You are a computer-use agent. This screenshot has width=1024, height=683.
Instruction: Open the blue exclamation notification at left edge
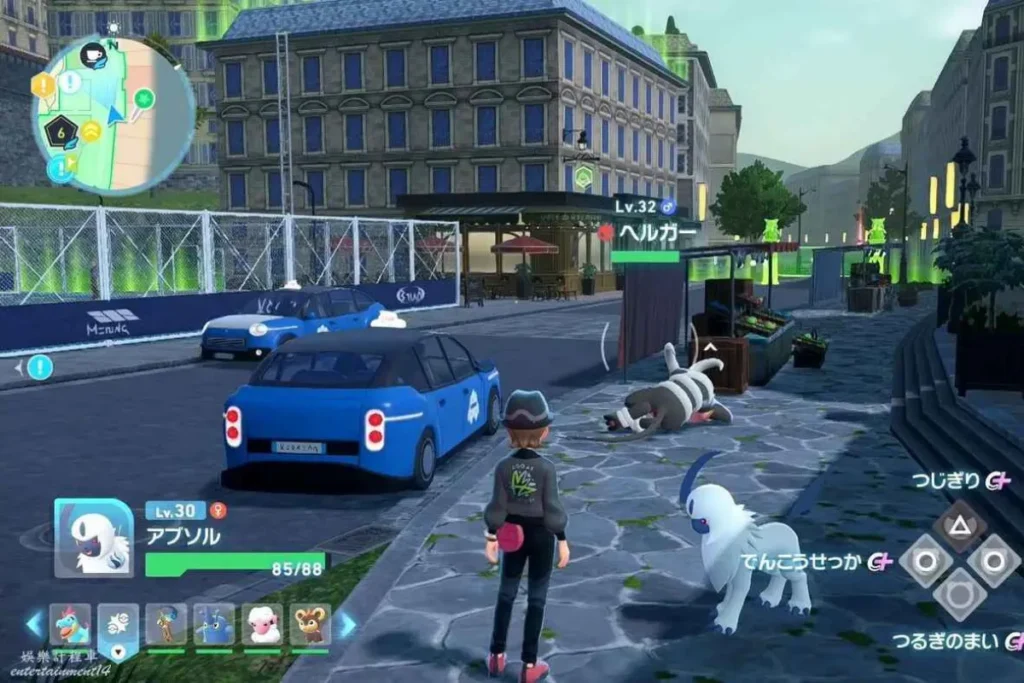tap(40, 367)
